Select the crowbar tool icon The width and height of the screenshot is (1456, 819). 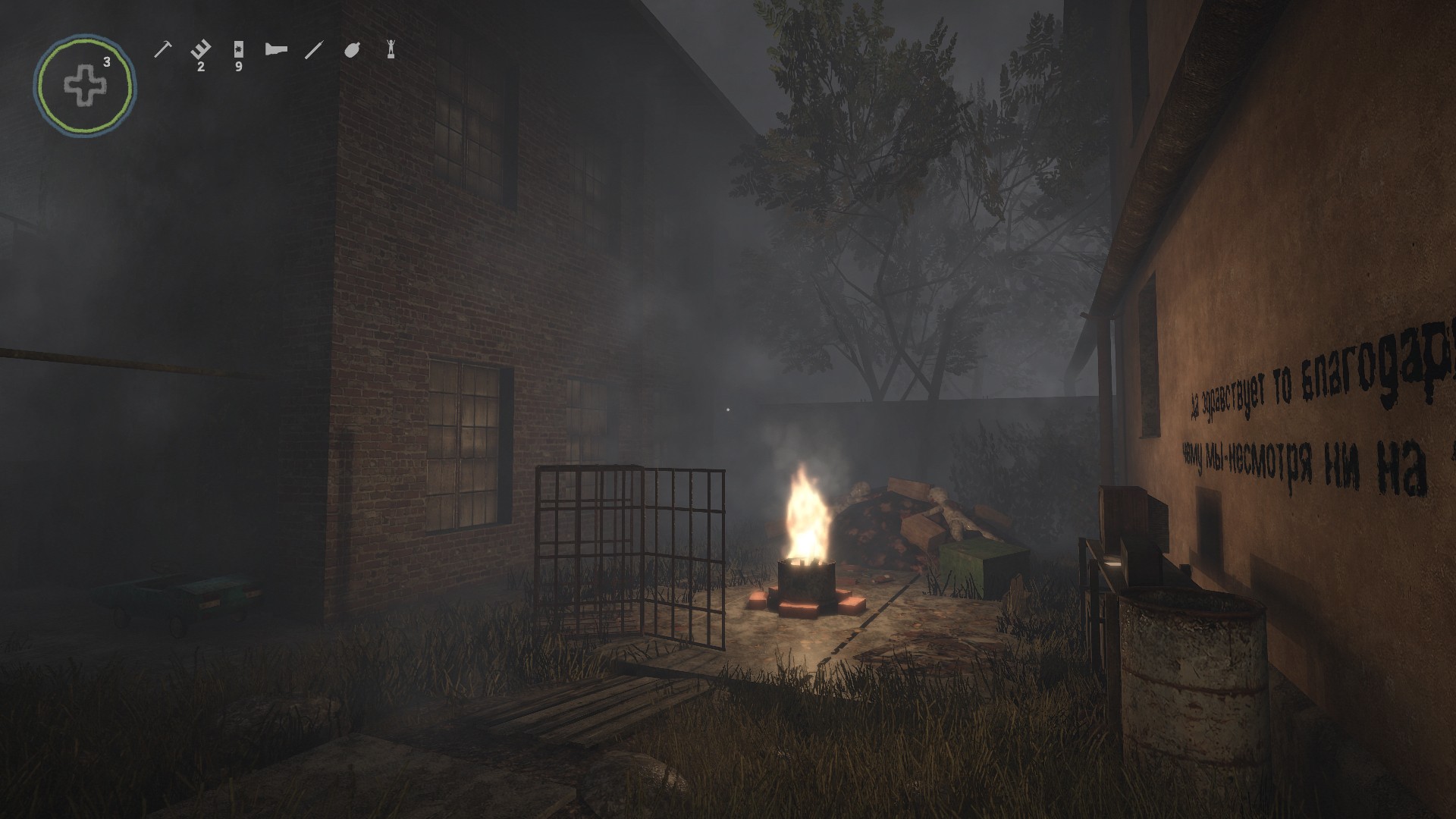point(163,49)
